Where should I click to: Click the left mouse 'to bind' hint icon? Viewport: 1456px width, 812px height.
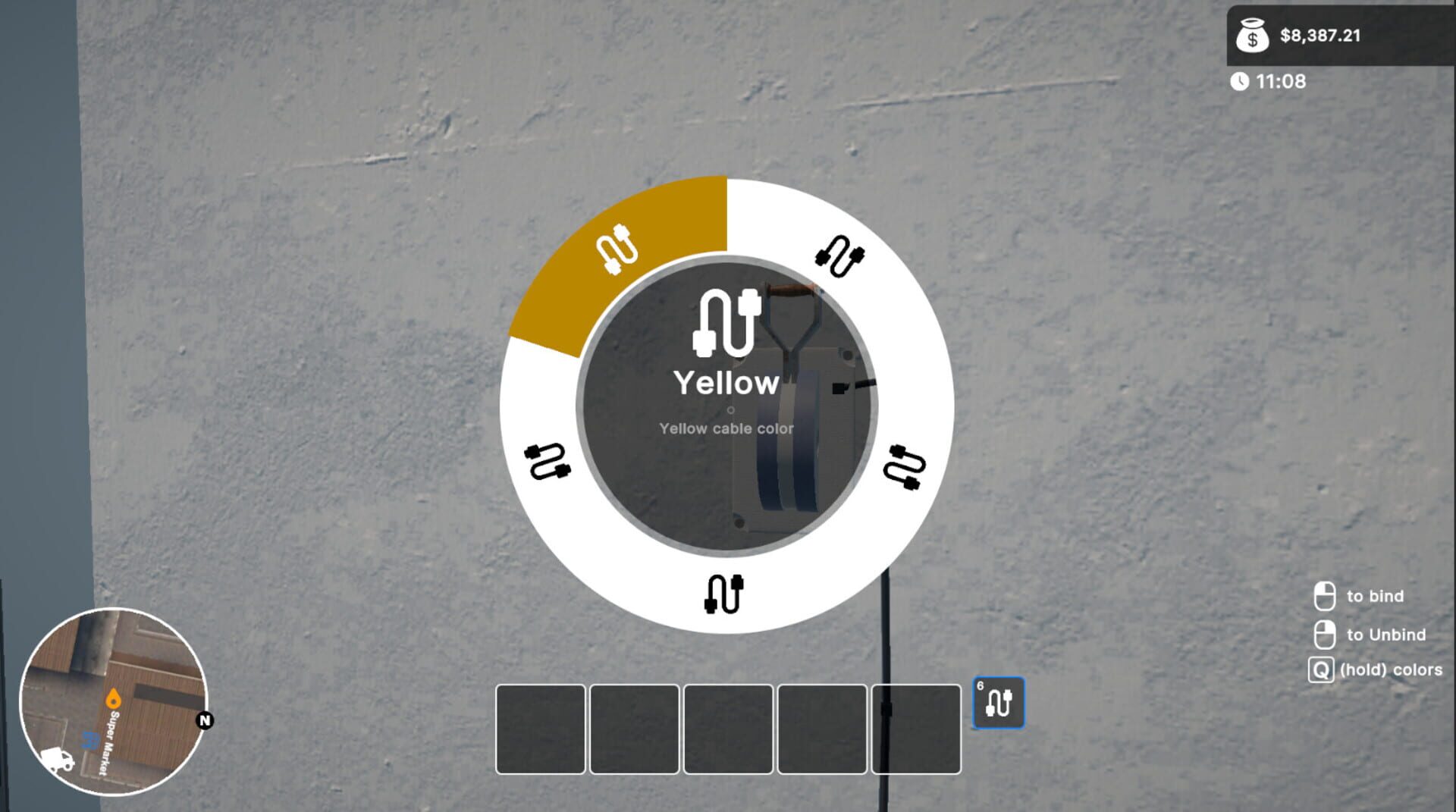point(1326,596)
